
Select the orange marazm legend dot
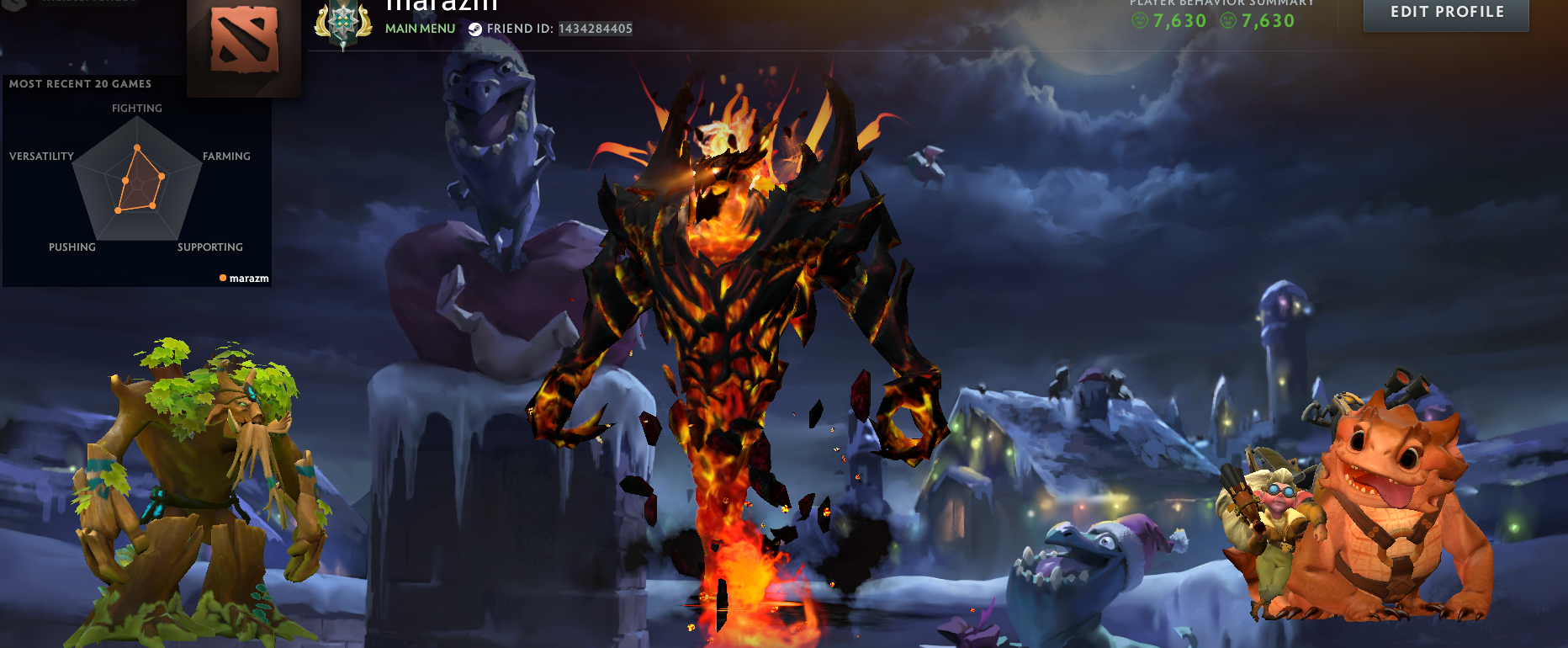click(x=222, y=277)
